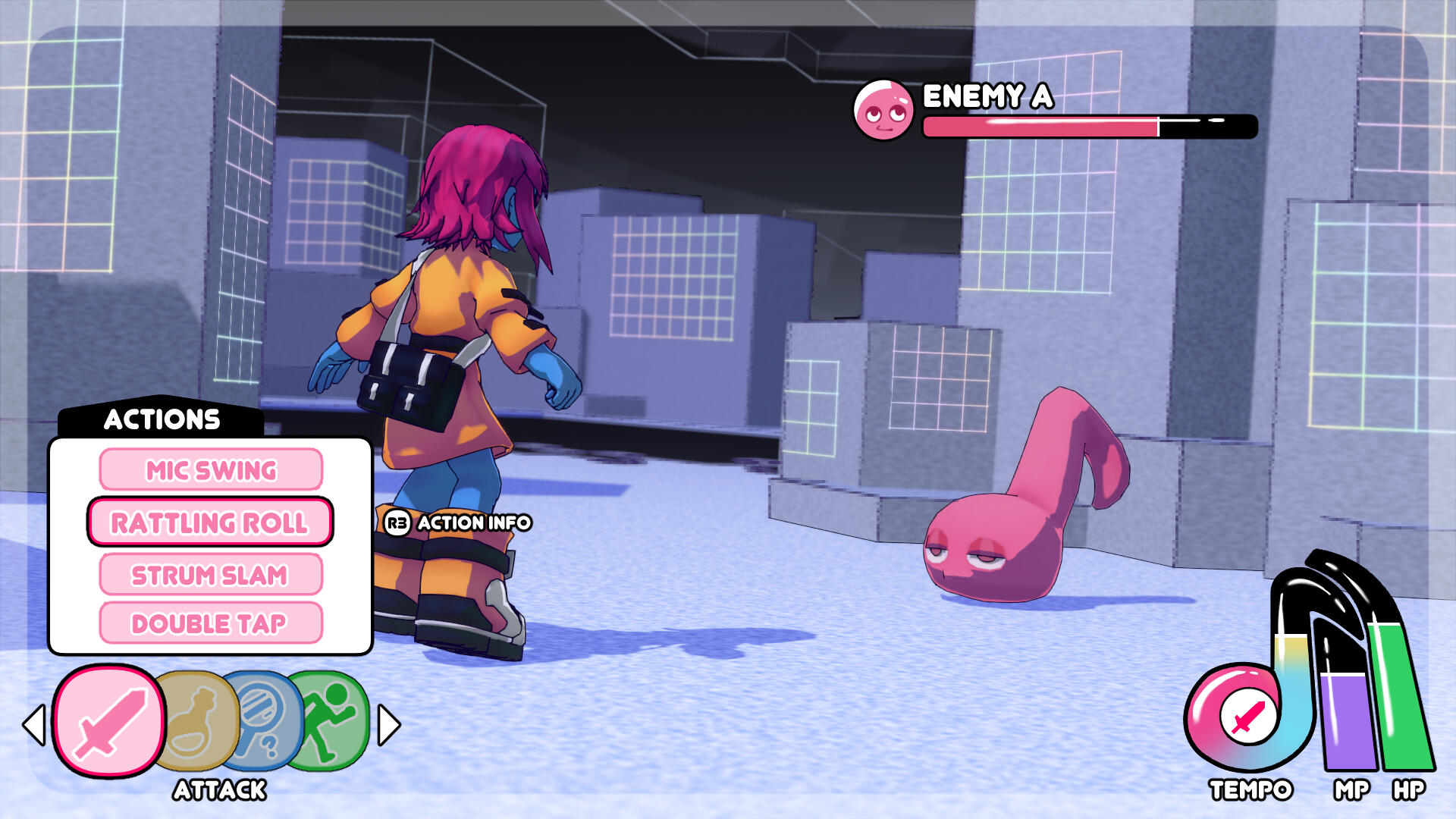This screenshot has width=1456, height=819.
Task: Open the potion items category
Action: click(x=196, y=722)
